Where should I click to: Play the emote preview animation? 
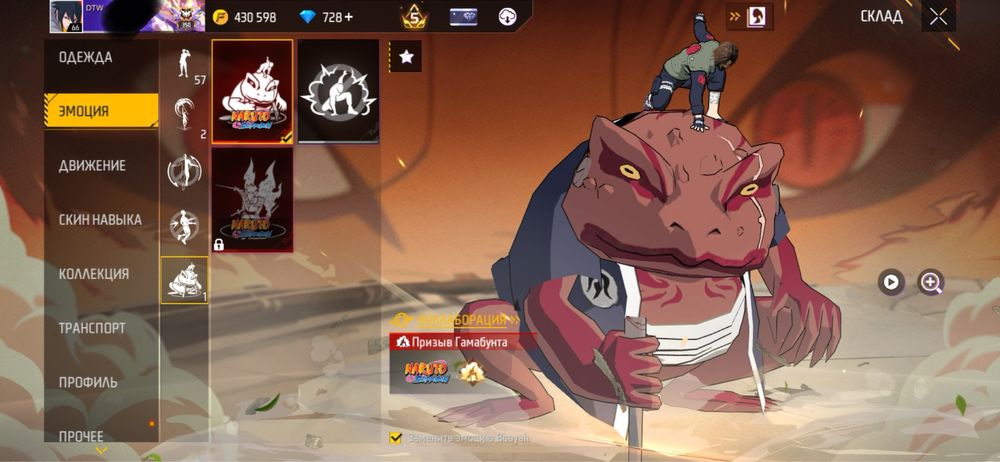[891, 282]
